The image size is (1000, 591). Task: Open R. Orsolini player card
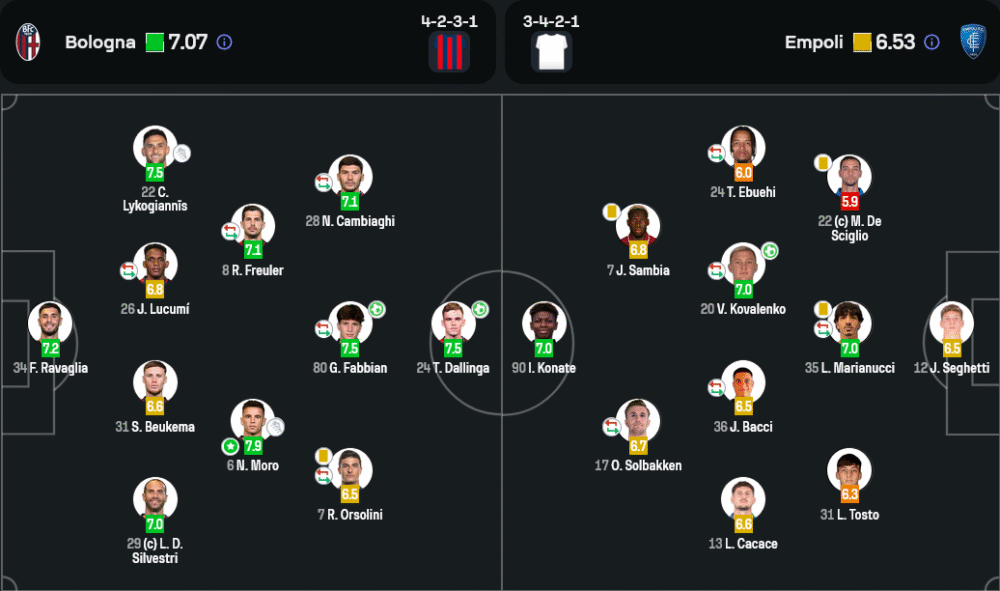(x=350, y=470)
